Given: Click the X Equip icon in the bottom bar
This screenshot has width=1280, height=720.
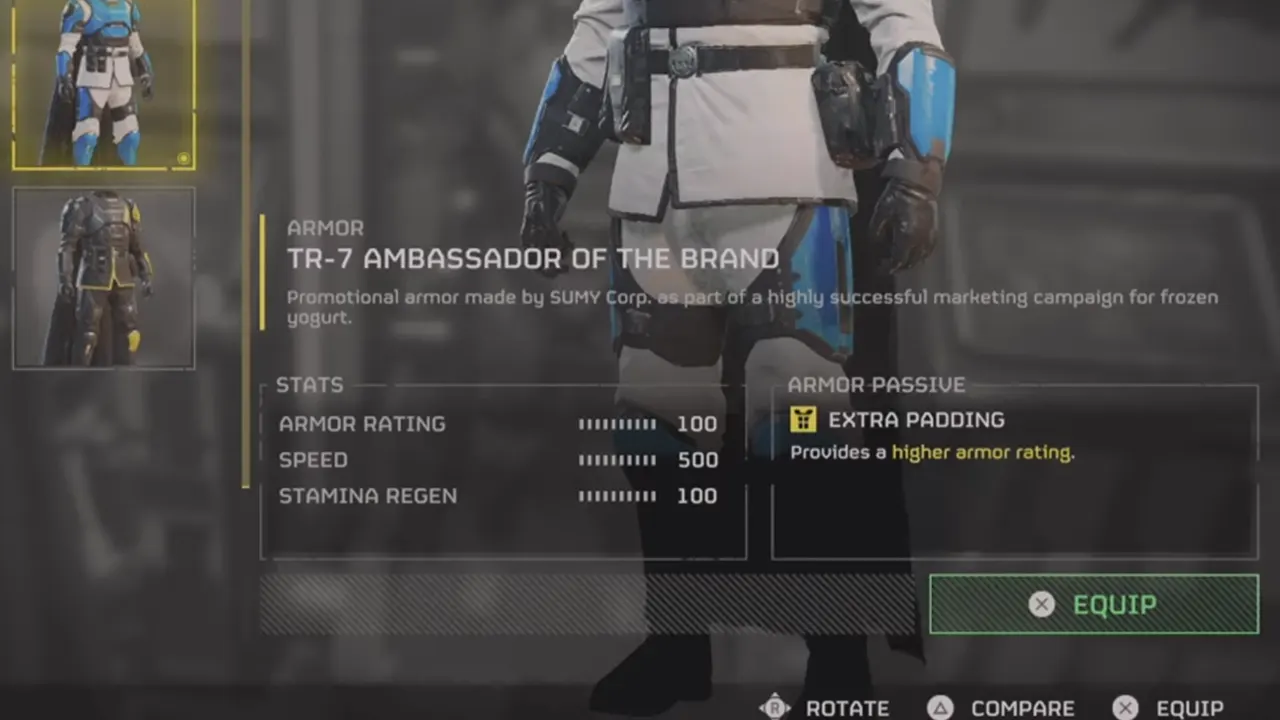Looking at the screenshot, I should tap(1126, 706).
